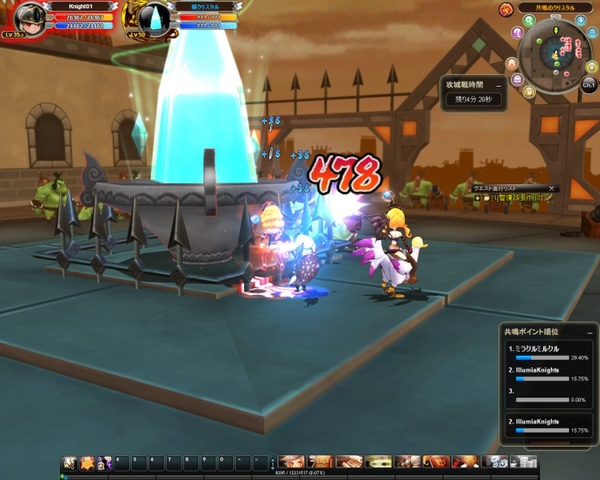Image resolution: width=600 pixels, height=480 pixels.
Task: Select the Ch.1 channel button
Action: 589,87
